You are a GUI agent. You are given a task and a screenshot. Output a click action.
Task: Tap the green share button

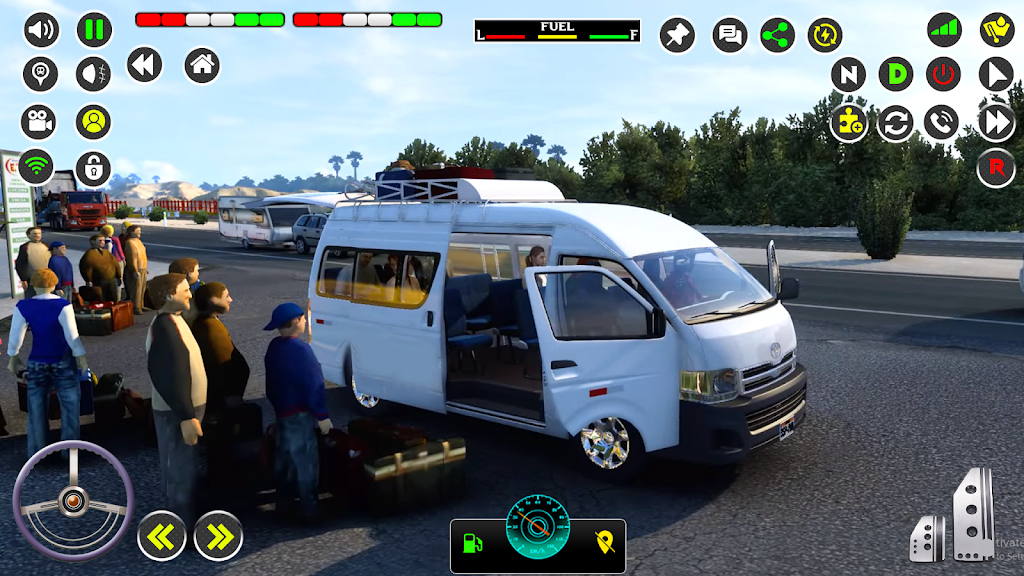point(777,36)
